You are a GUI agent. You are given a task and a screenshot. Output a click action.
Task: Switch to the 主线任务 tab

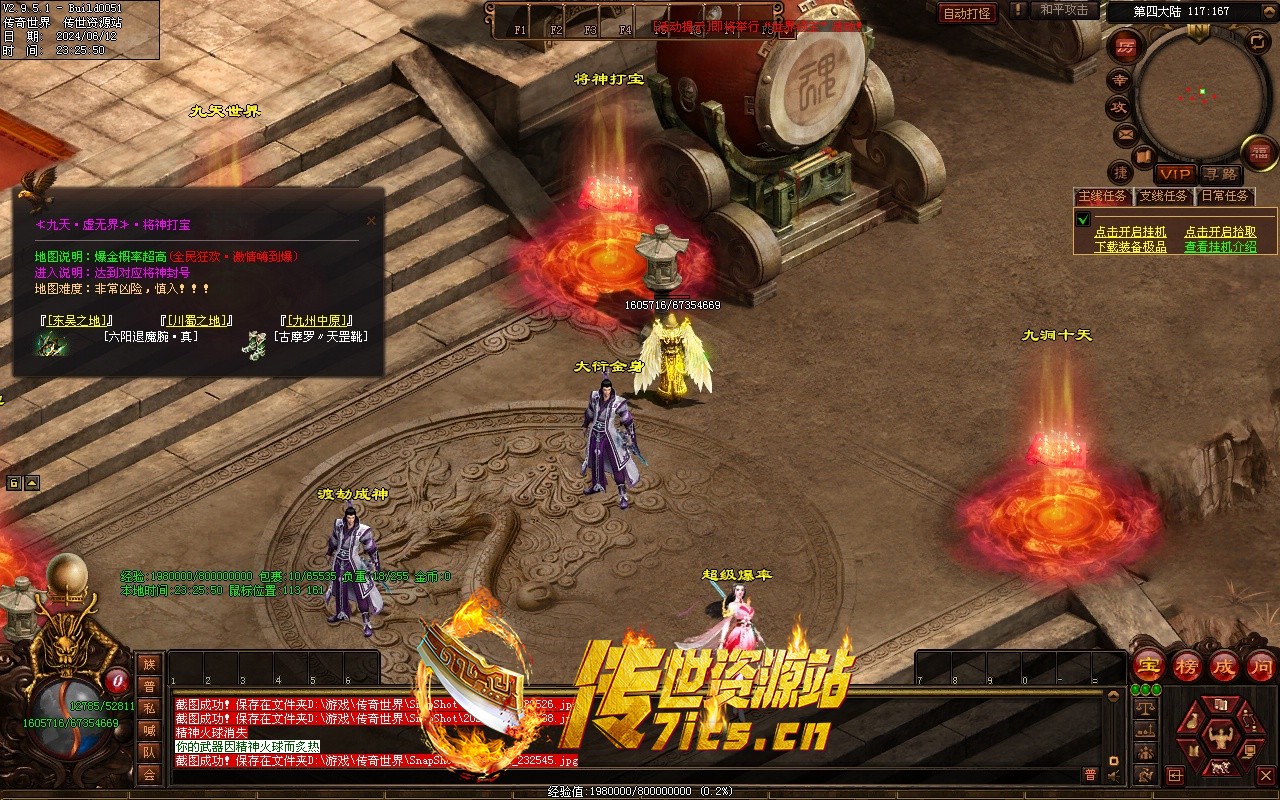click(1102, 196)
